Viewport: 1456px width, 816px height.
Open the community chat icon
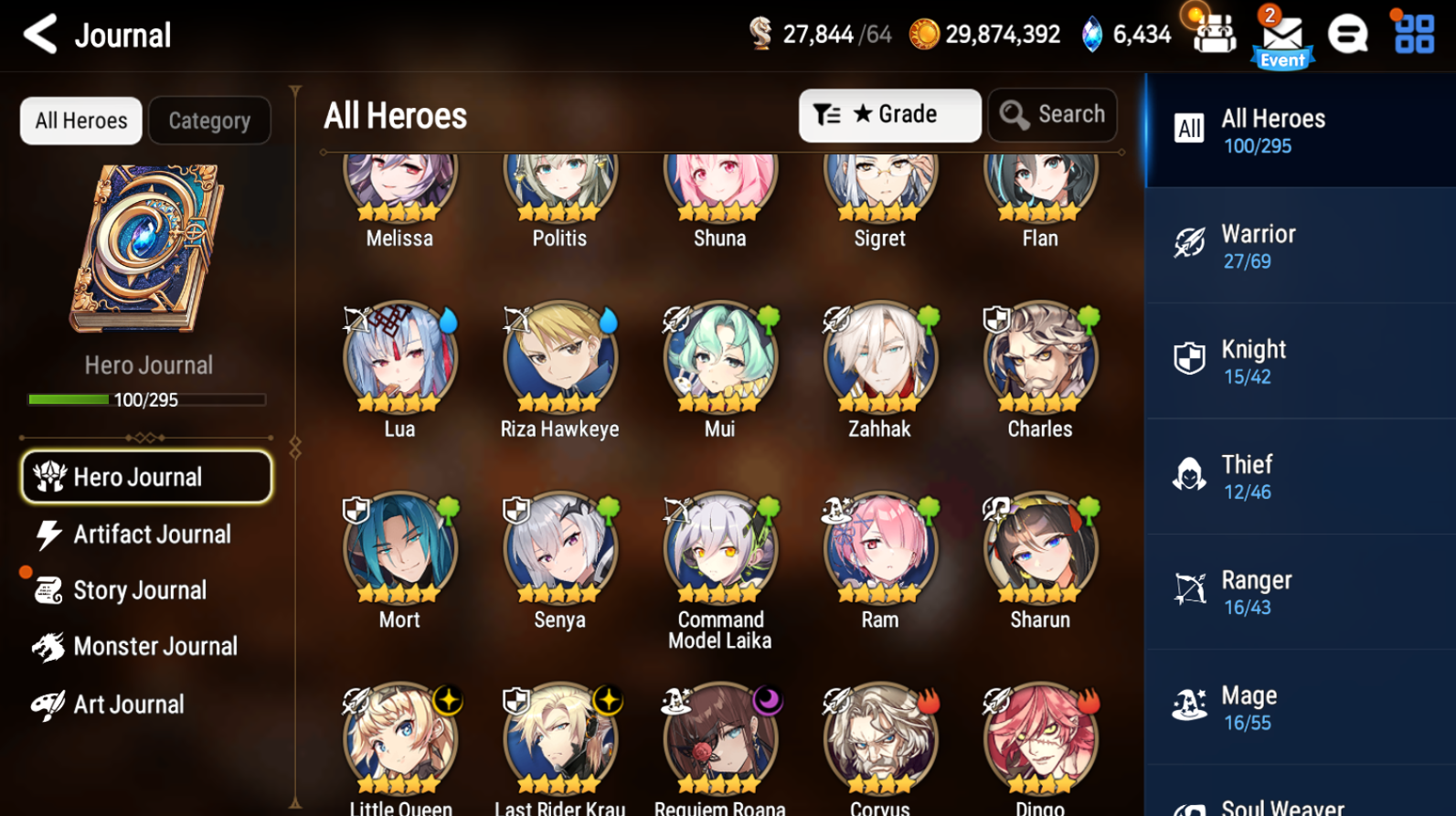1348,34
